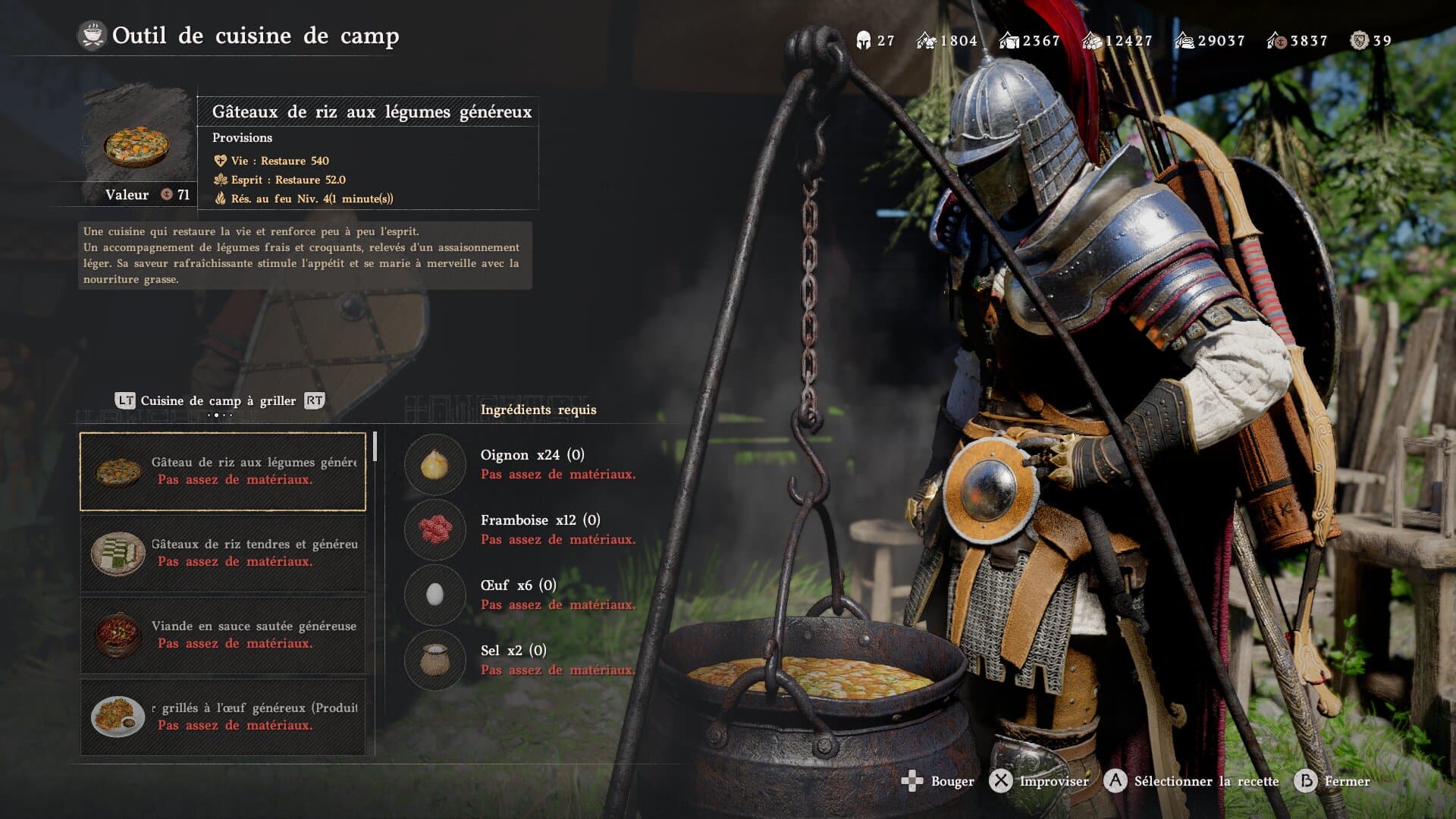Switch the Cuisine de camp à griller category
Viewport: 1456px width, 819px height.
(220, 401)
